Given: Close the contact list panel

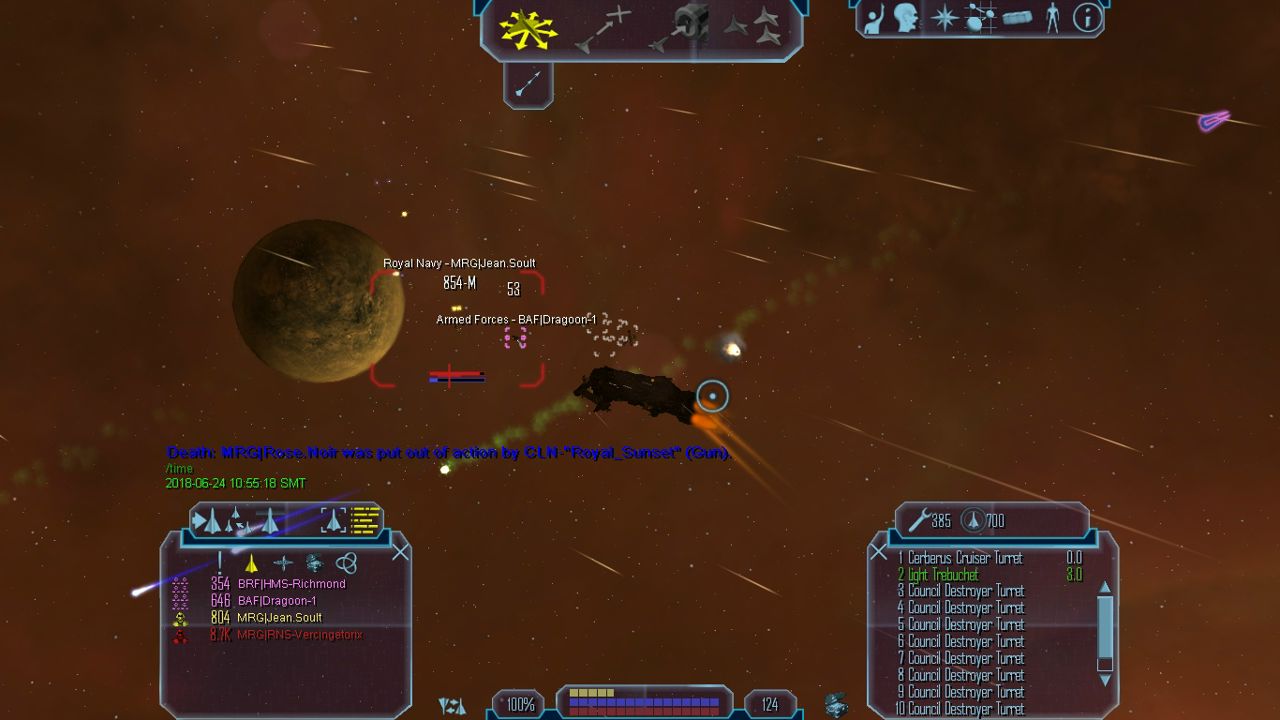Looking at the screenshot, I should [400, 552].
